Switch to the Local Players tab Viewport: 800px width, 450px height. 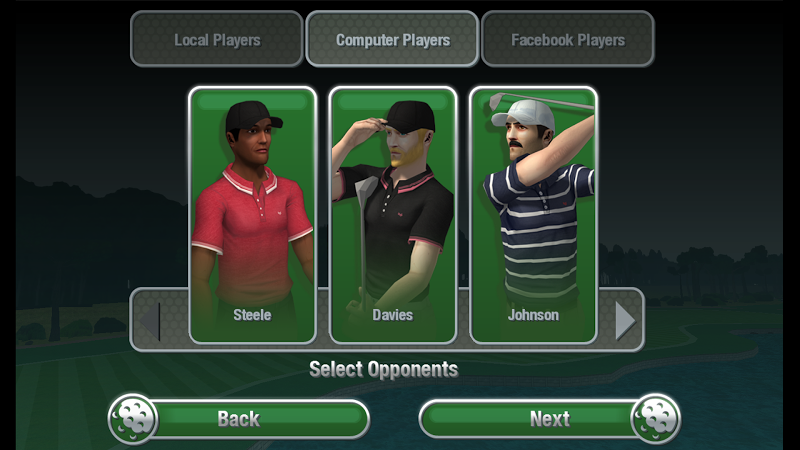click(217, 40)
